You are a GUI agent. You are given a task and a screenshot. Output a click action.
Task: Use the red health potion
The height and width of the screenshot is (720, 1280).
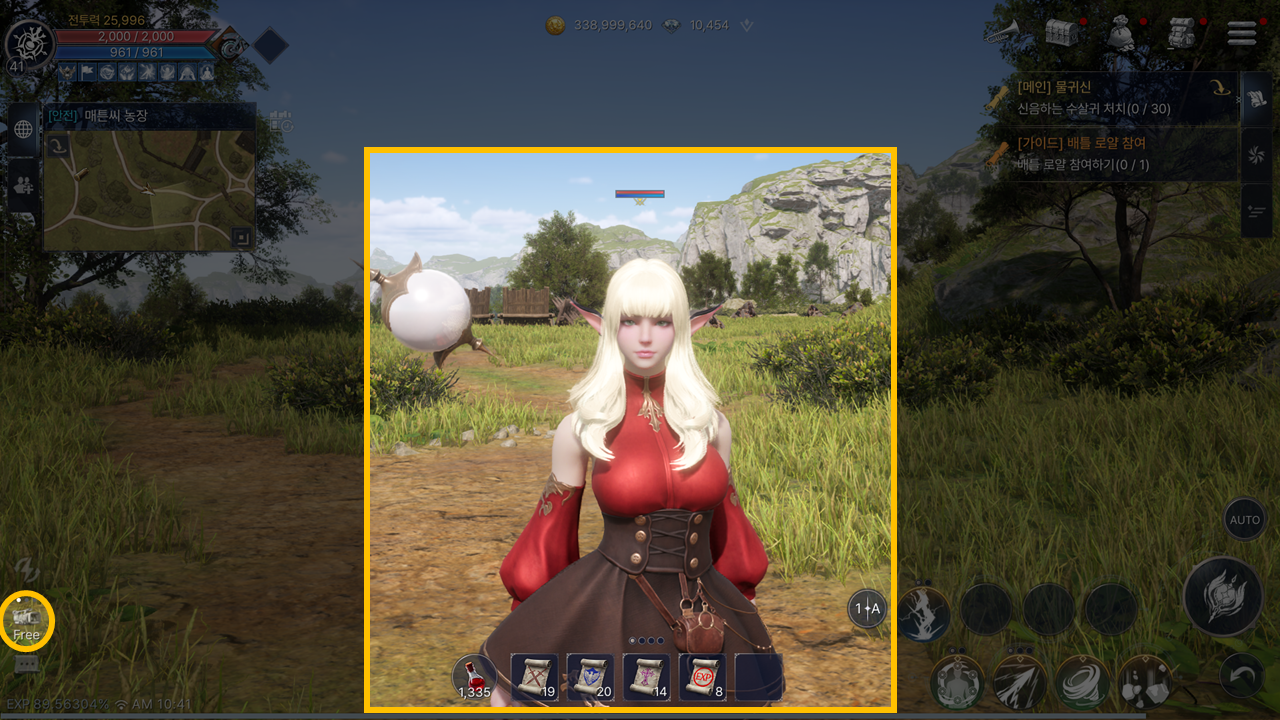pos(475,677)
